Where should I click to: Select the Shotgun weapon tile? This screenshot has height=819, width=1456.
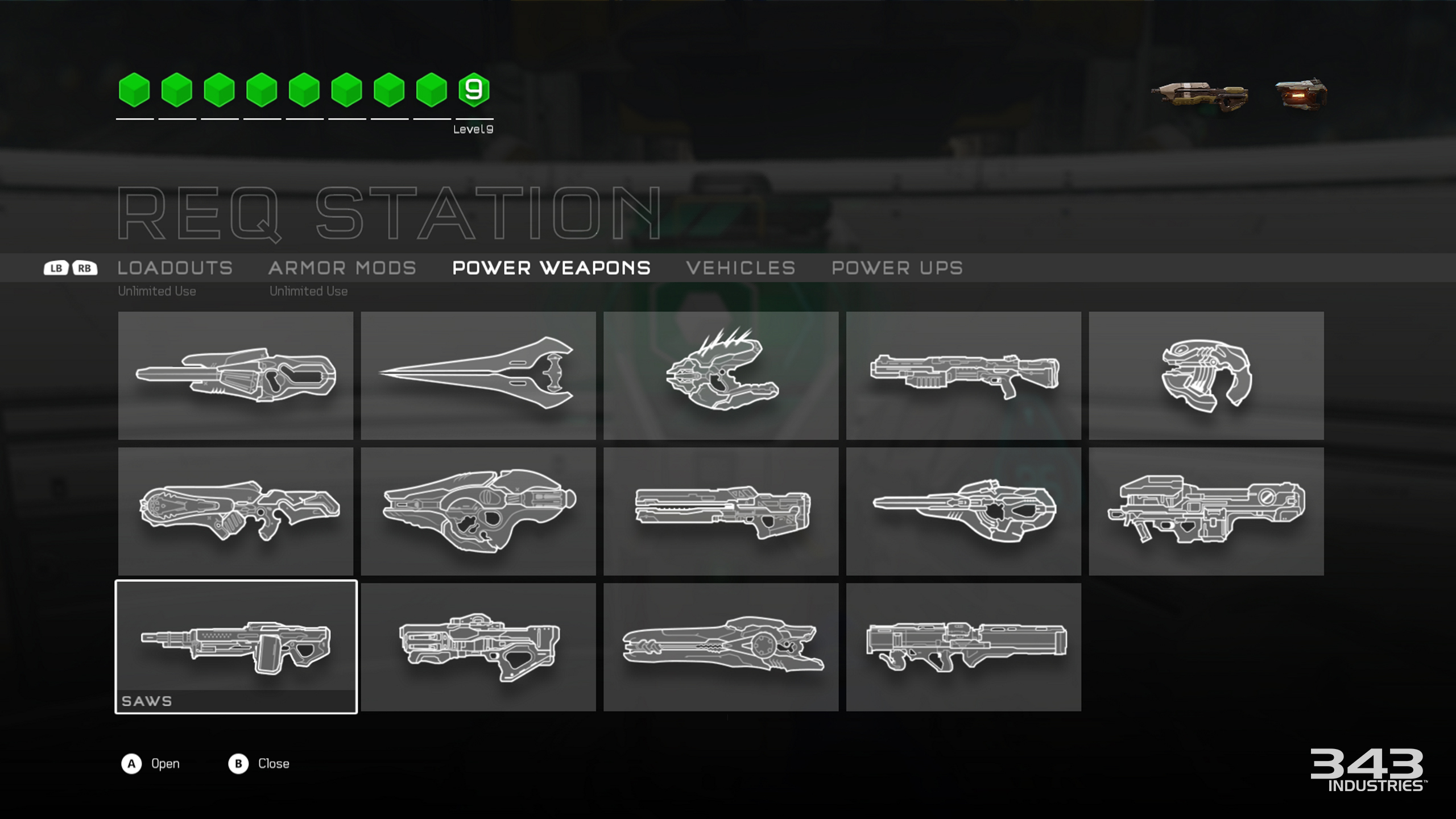tap(963, 375)
